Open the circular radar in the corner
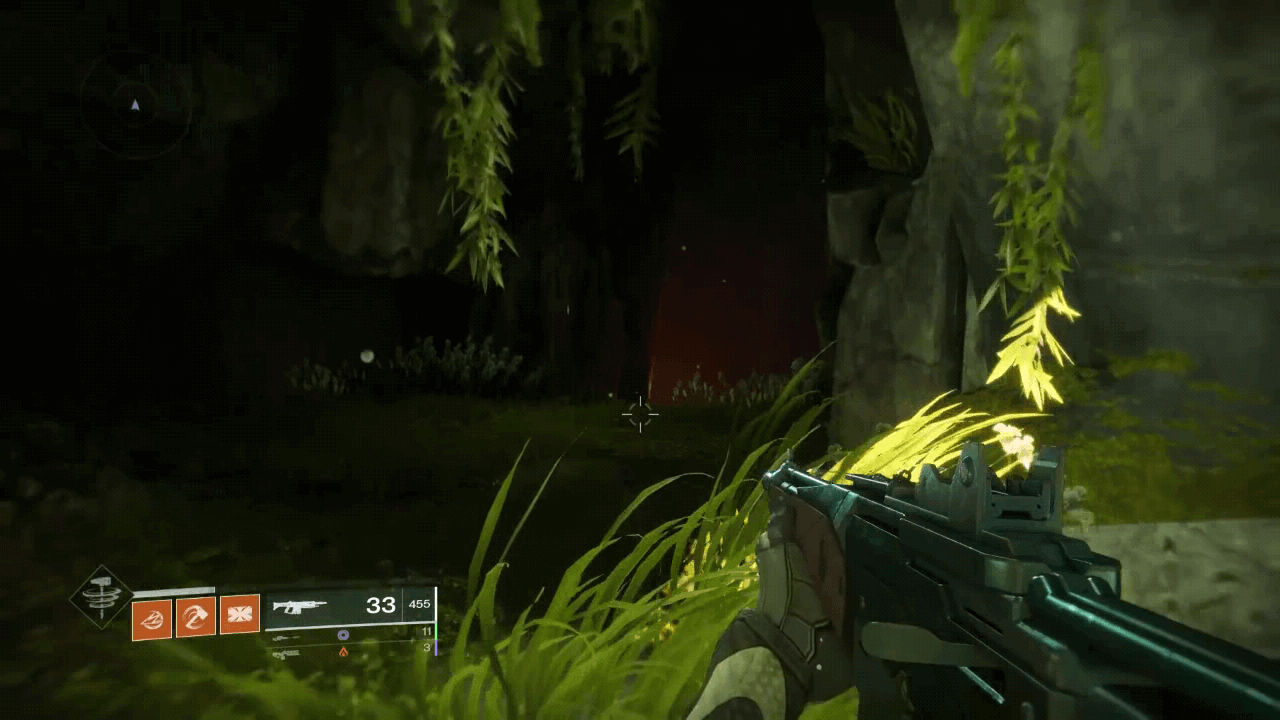Viewport: 1280px width, 720px height. 135,105
